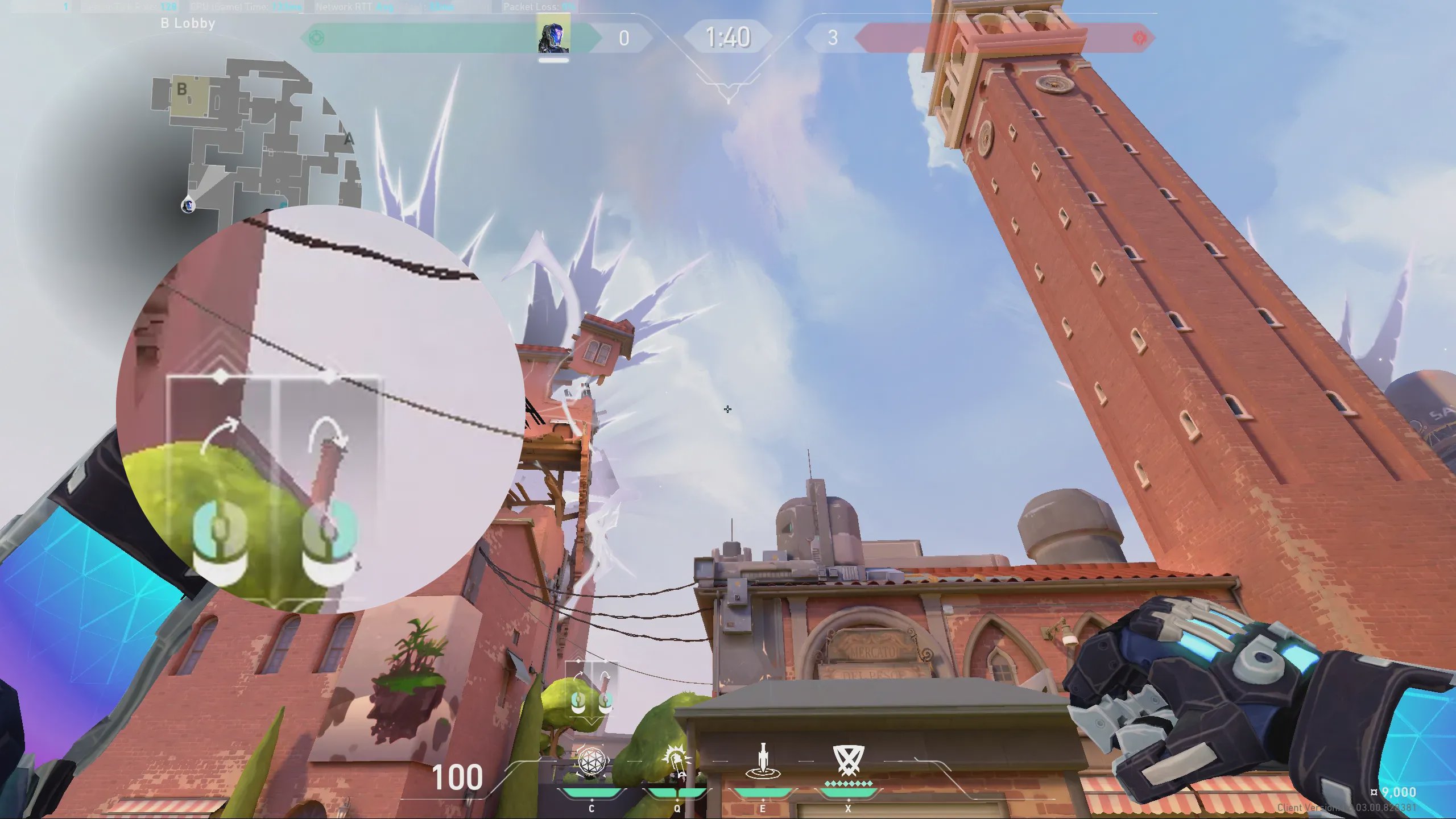Click the teal team emblem on the scoreboard
The image size is (1456, 819).
point(316,38)
